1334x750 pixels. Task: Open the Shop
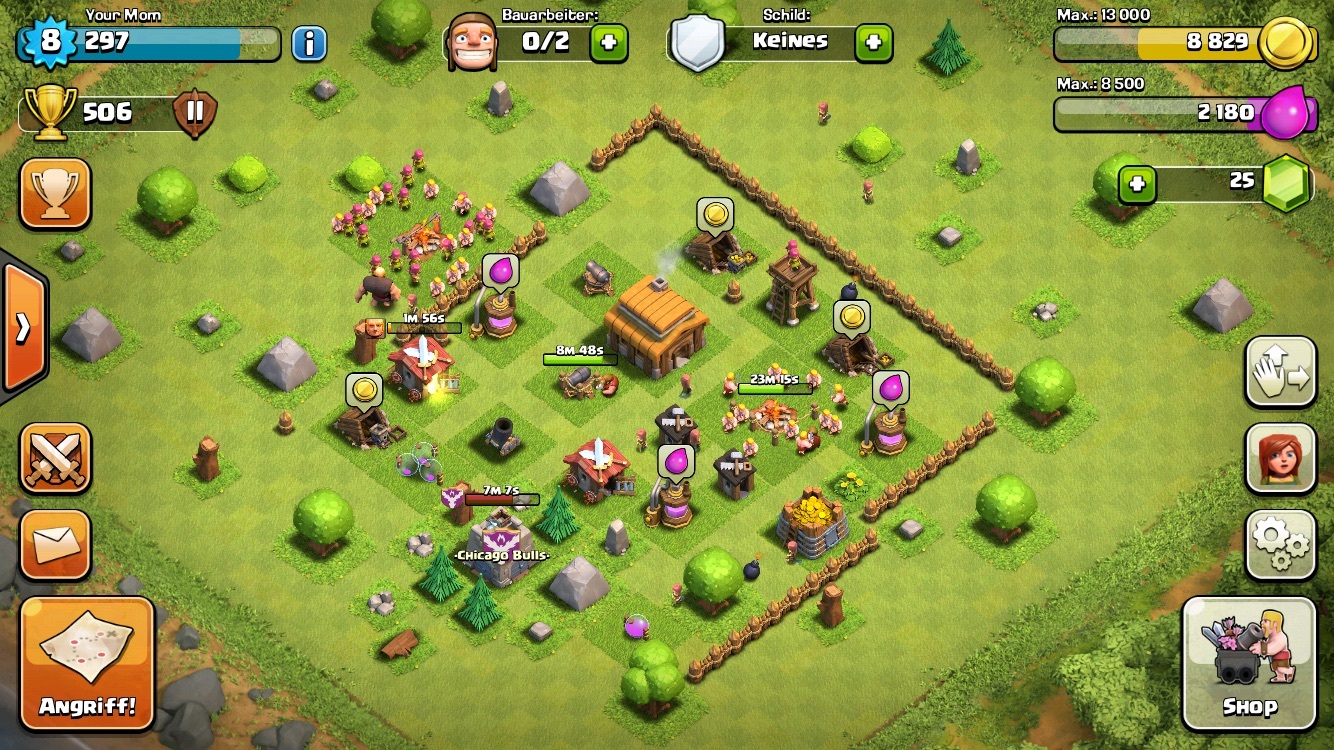tap(1249, 664)
